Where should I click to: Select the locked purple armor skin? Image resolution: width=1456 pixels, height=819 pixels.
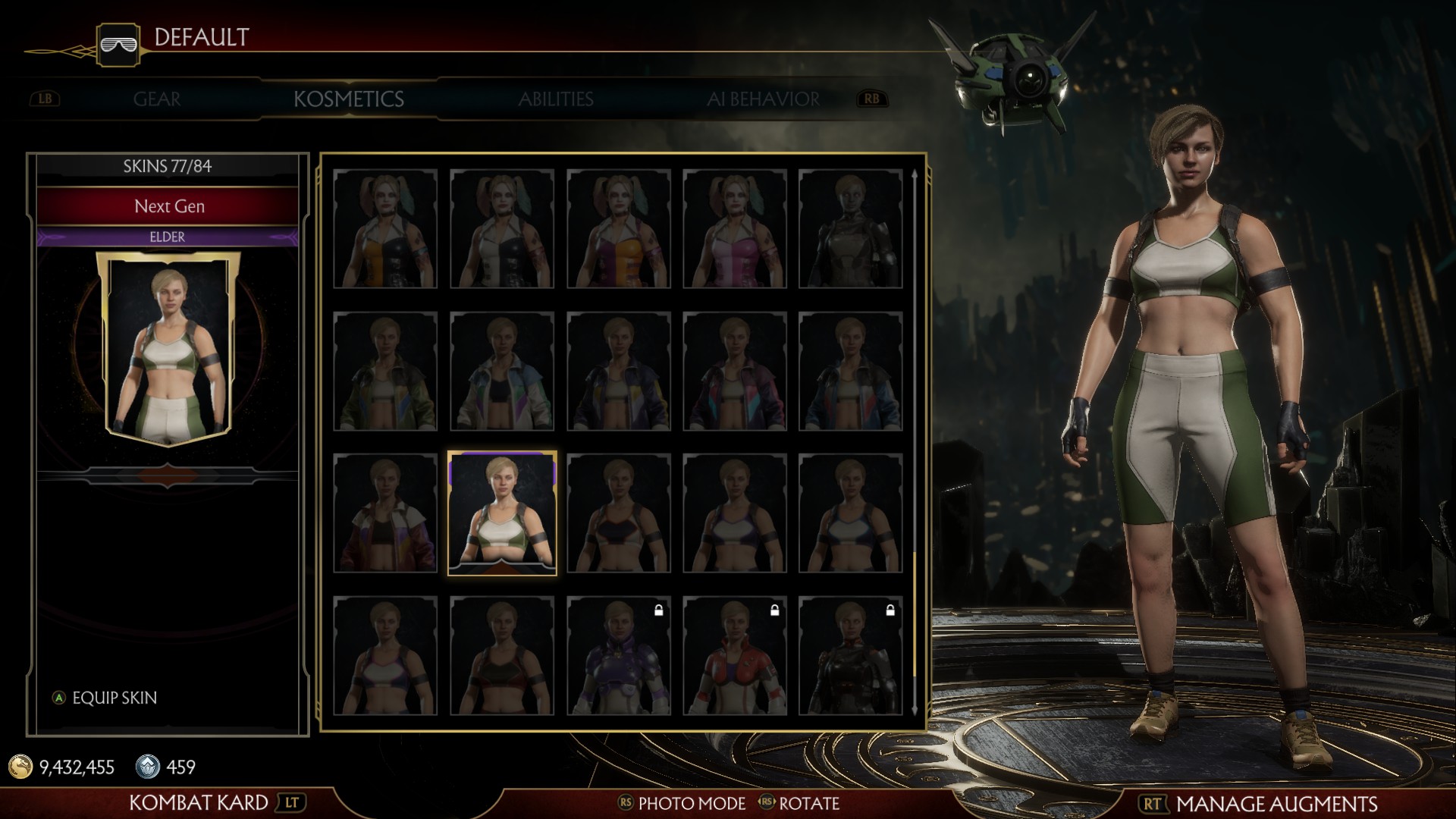[618, 656]
